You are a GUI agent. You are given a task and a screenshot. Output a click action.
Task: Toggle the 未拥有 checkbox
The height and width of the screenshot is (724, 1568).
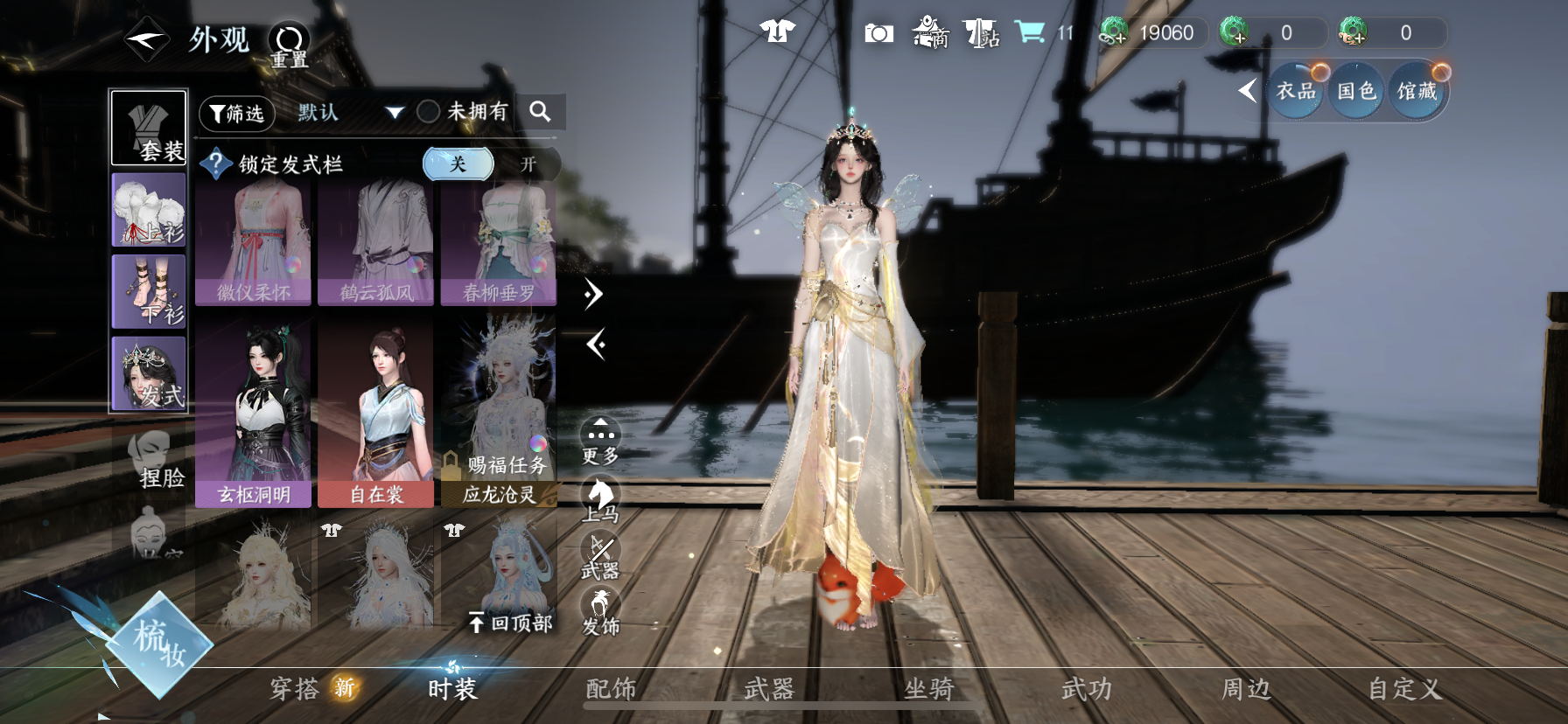(428, 112)
